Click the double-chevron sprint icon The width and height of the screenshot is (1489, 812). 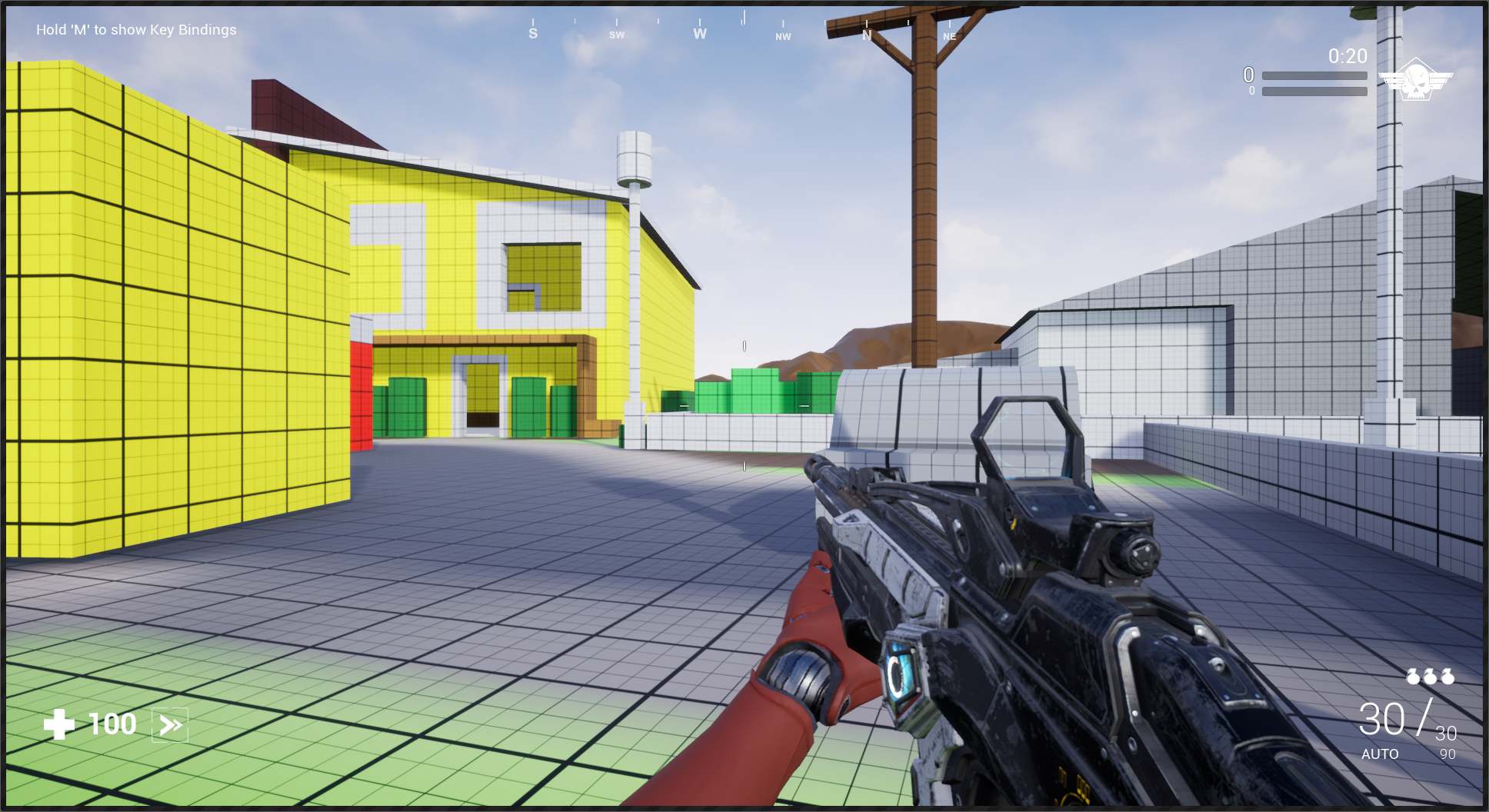point(170,725)
